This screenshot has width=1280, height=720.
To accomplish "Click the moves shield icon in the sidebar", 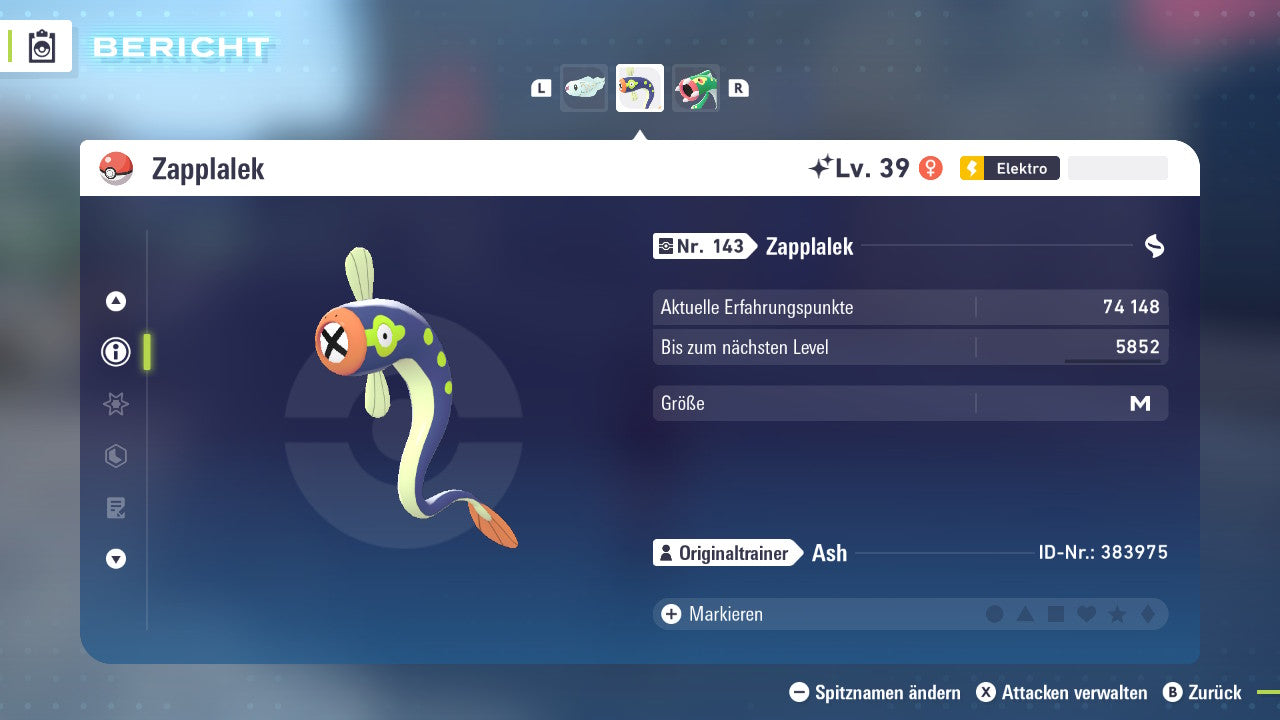I will [x=115, y=456].
